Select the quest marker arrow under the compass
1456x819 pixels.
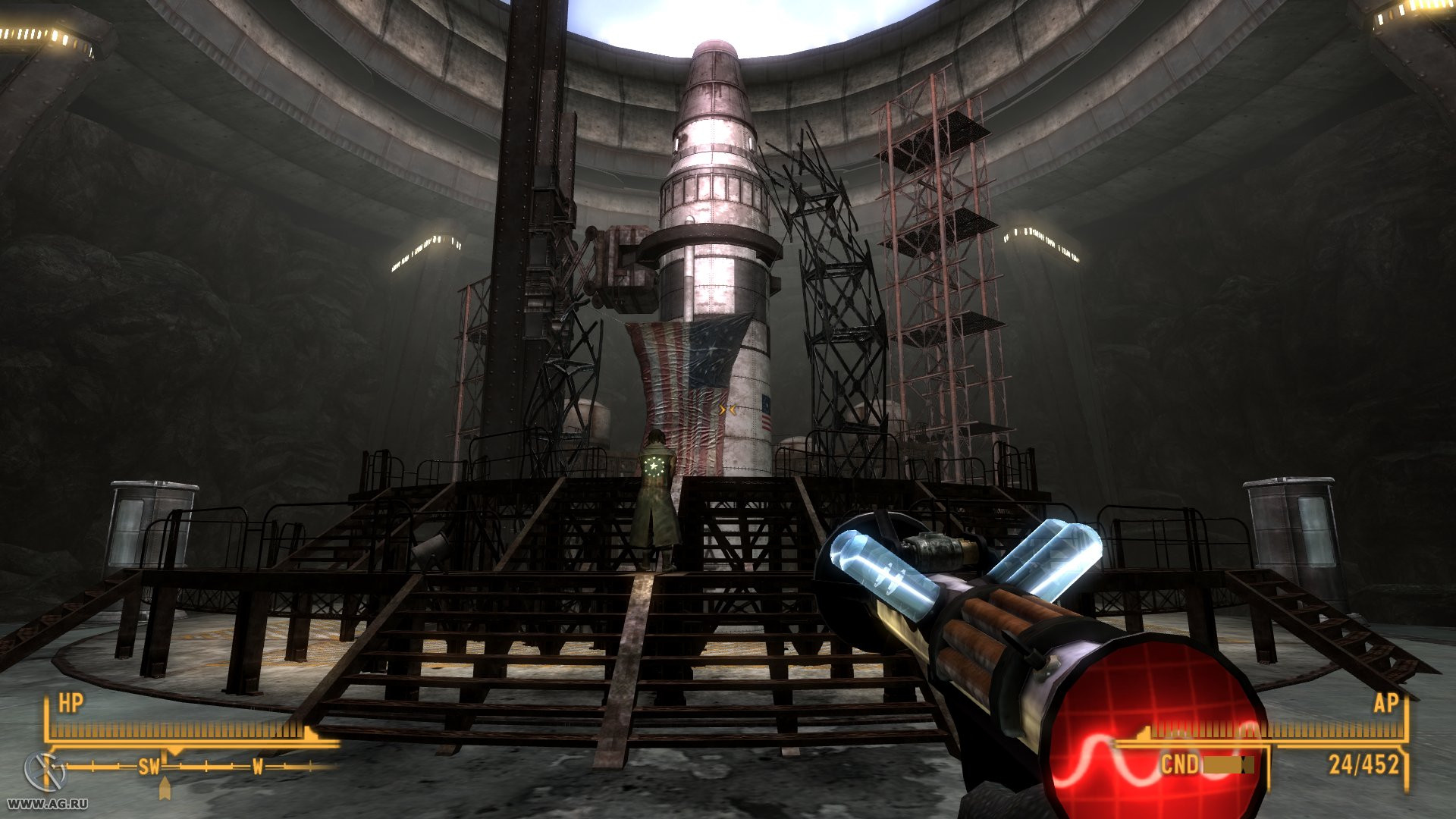click(165, 789)
